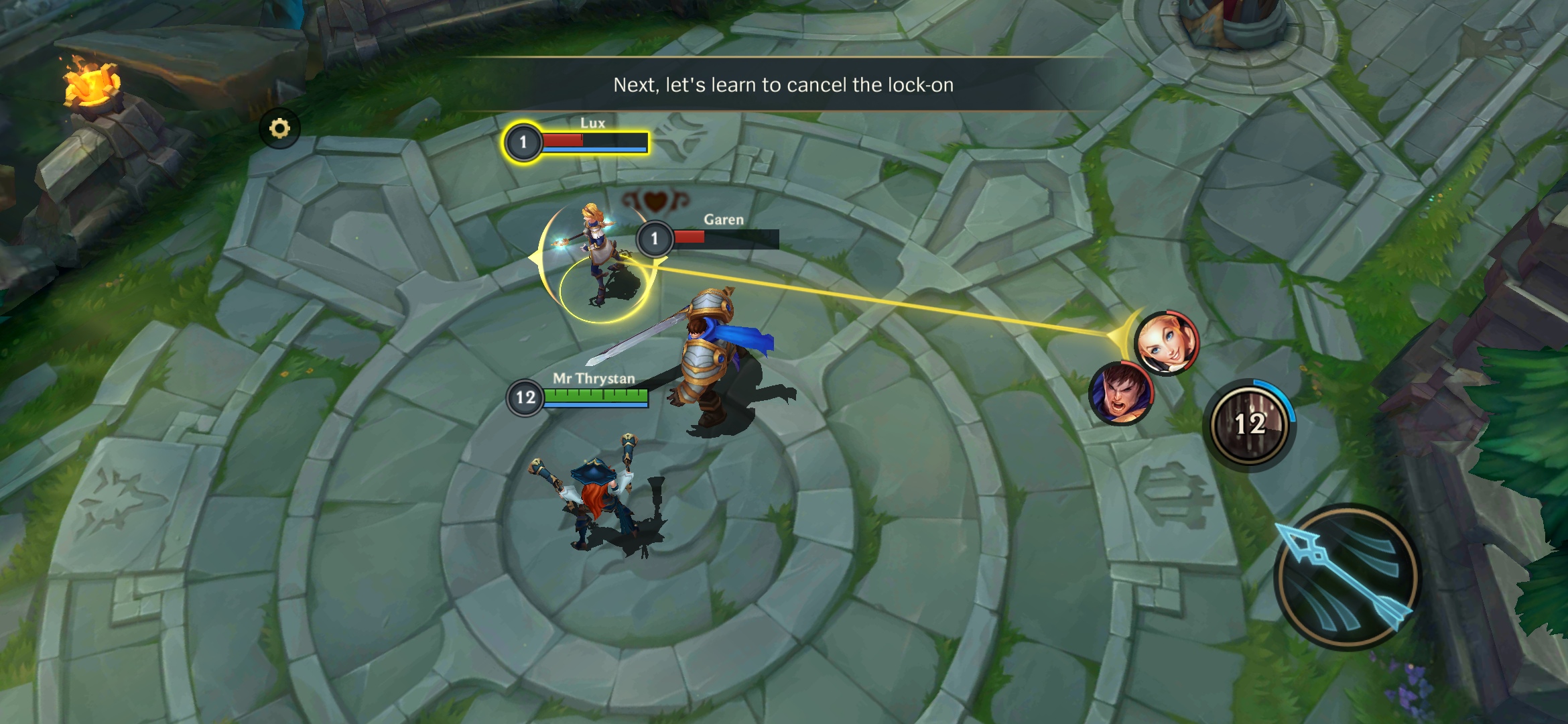Viewport: 1568px width, 724px height.
Task: Activate the arrow basic attack button
Action: point(1346,577)
